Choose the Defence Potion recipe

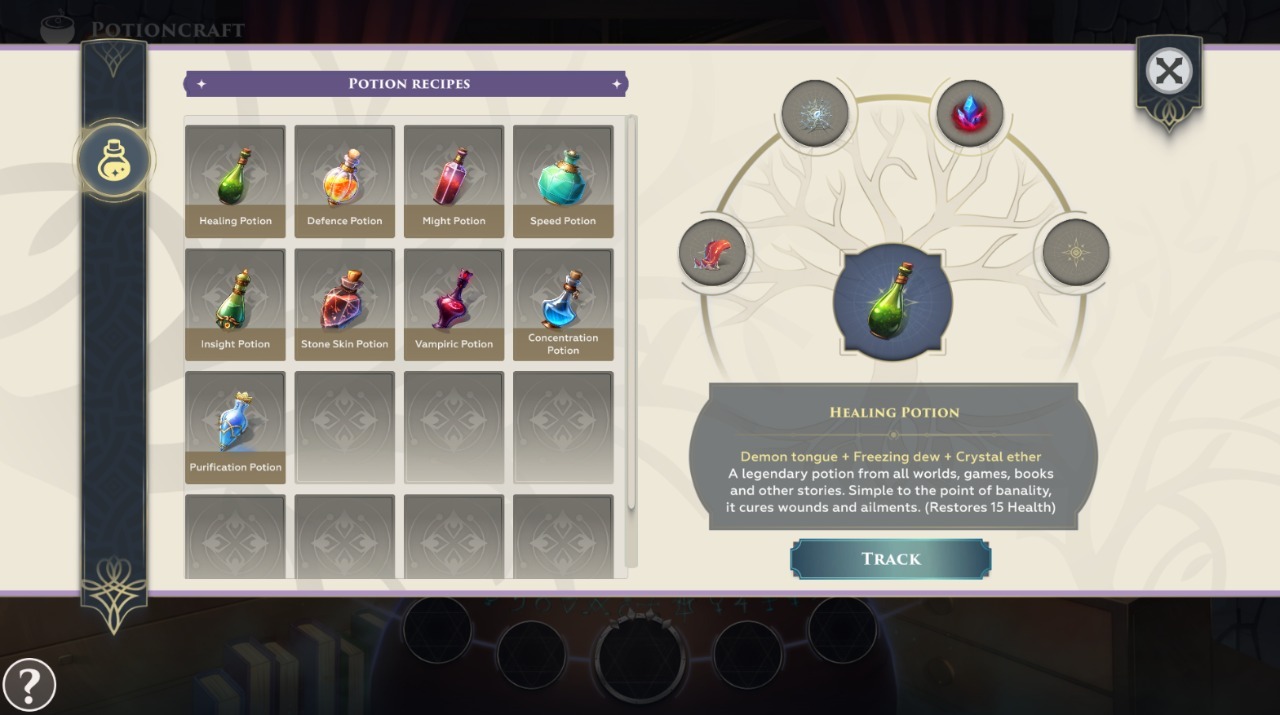[344, 181]
